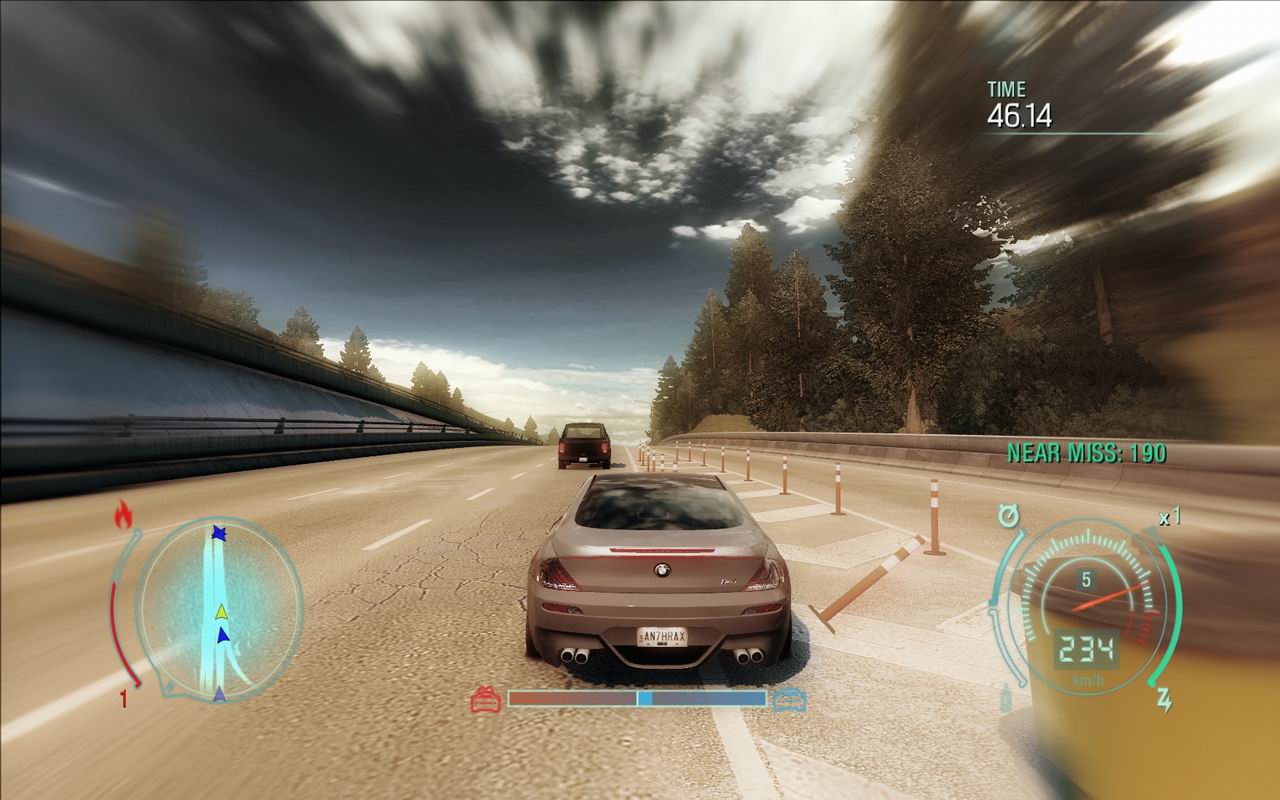This screenshot has width=1280, height=800.
Task: Activate the stopwatch speedbreaker icon
Action: [x=1008, y=517]
